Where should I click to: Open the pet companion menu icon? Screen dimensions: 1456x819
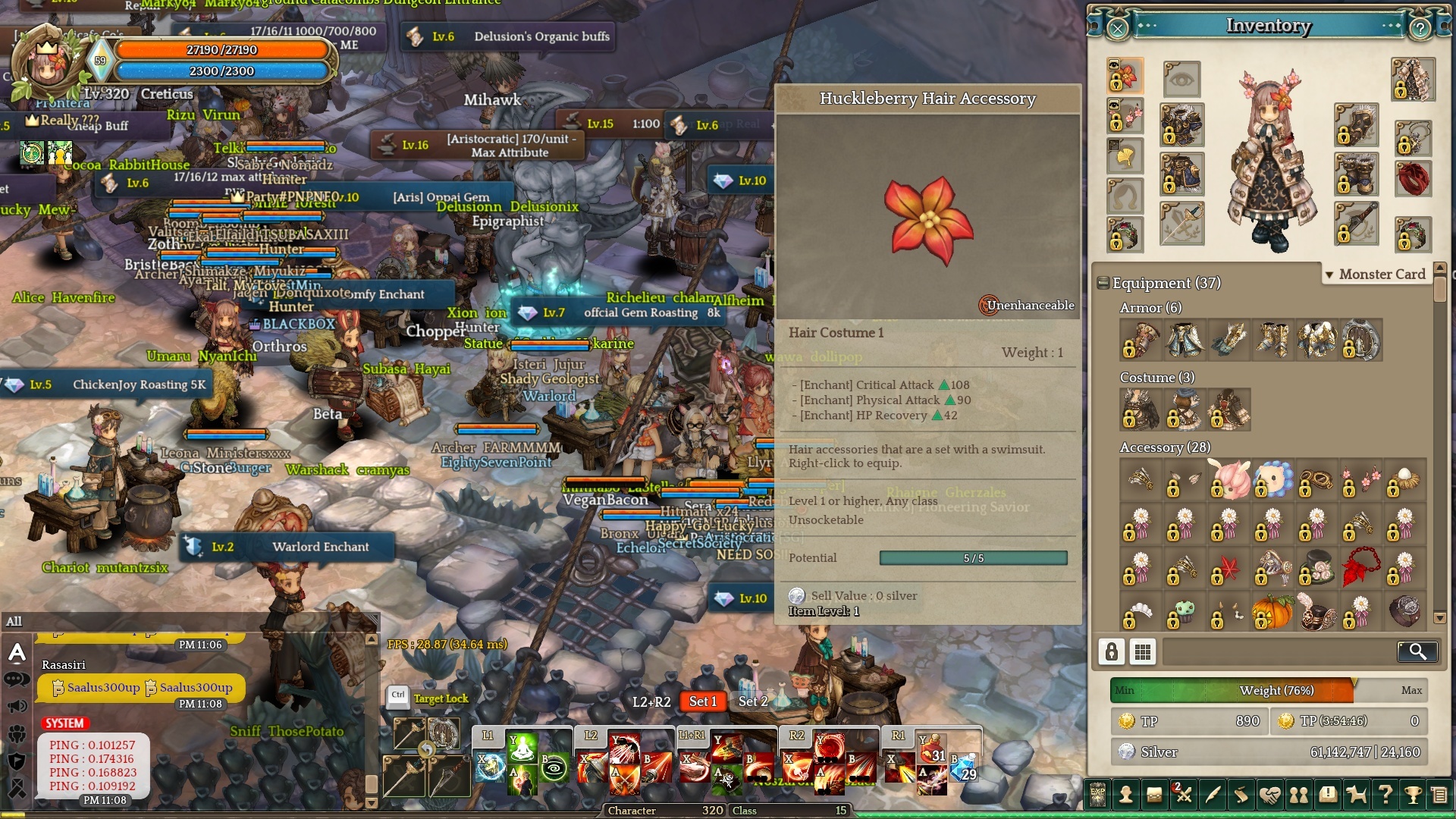1356,795
